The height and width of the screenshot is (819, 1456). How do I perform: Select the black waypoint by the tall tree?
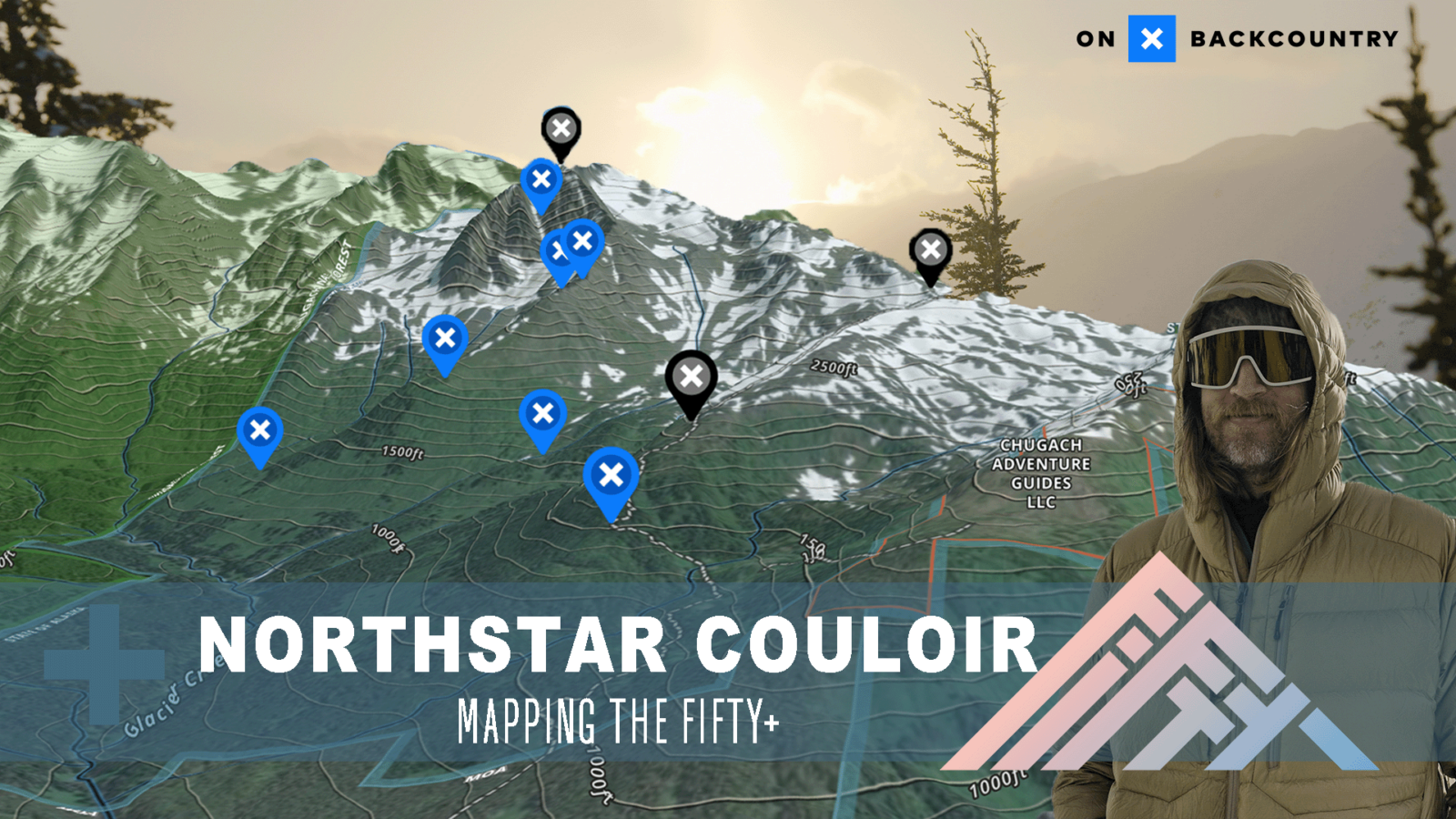(x=930, y=250)
